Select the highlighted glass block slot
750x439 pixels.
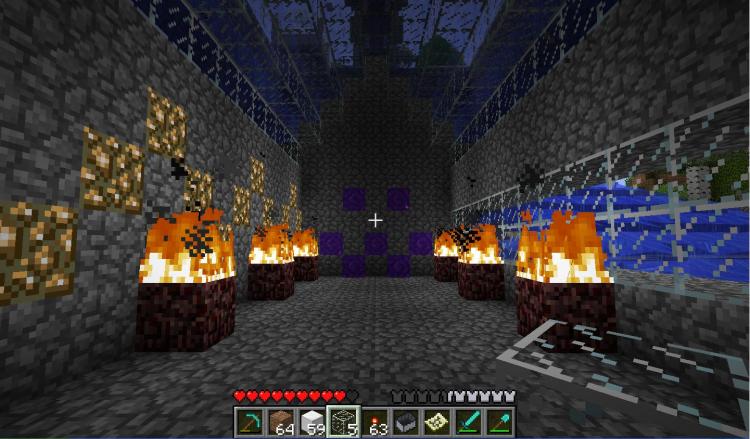tap(343, 421)
